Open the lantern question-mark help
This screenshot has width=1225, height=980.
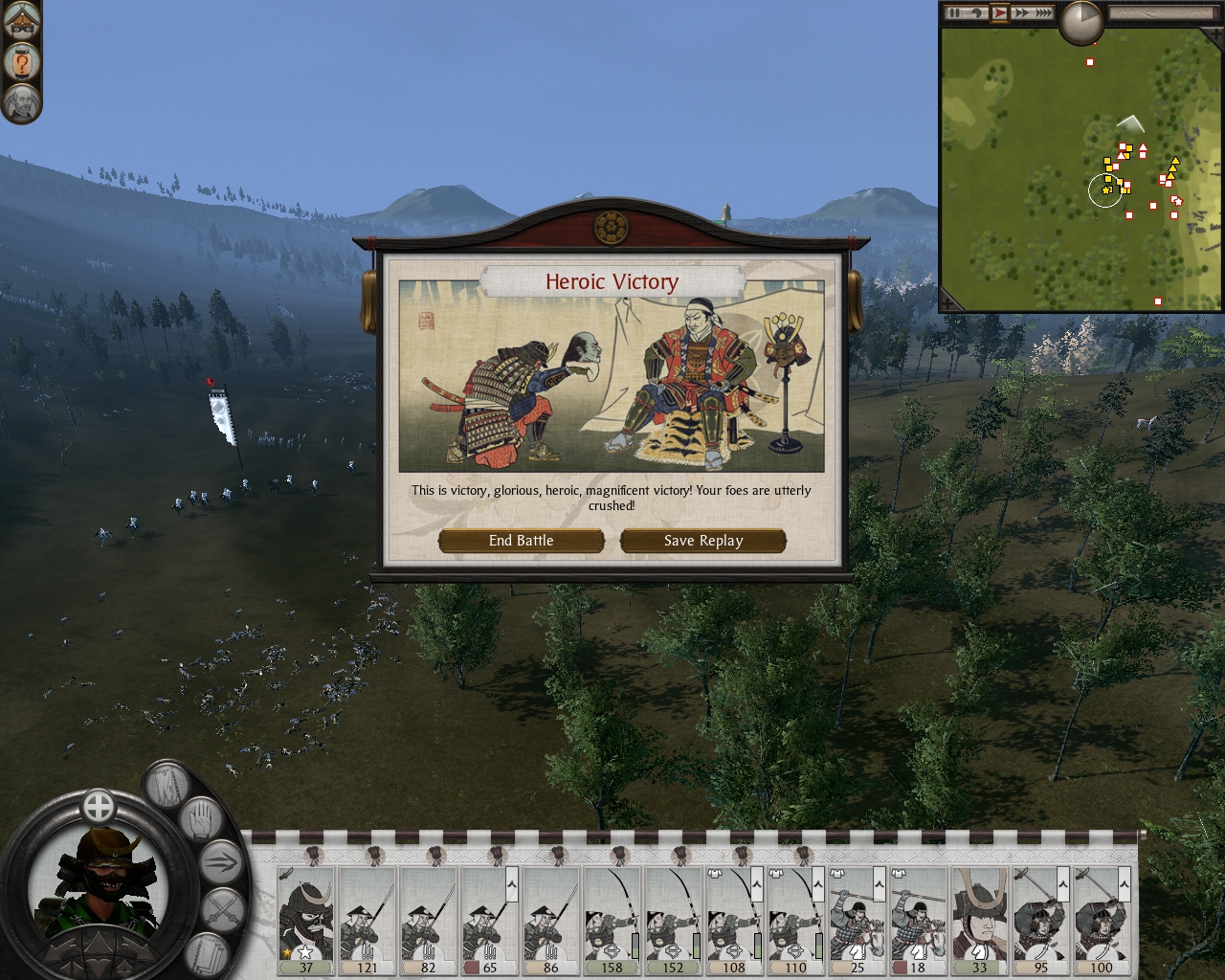coord(20,63)
